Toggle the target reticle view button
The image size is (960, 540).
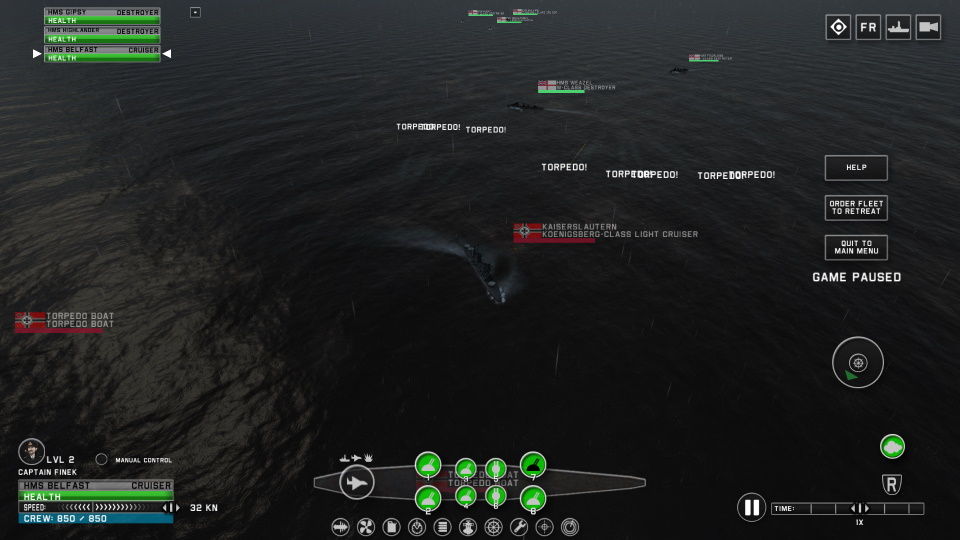point(838,28)
